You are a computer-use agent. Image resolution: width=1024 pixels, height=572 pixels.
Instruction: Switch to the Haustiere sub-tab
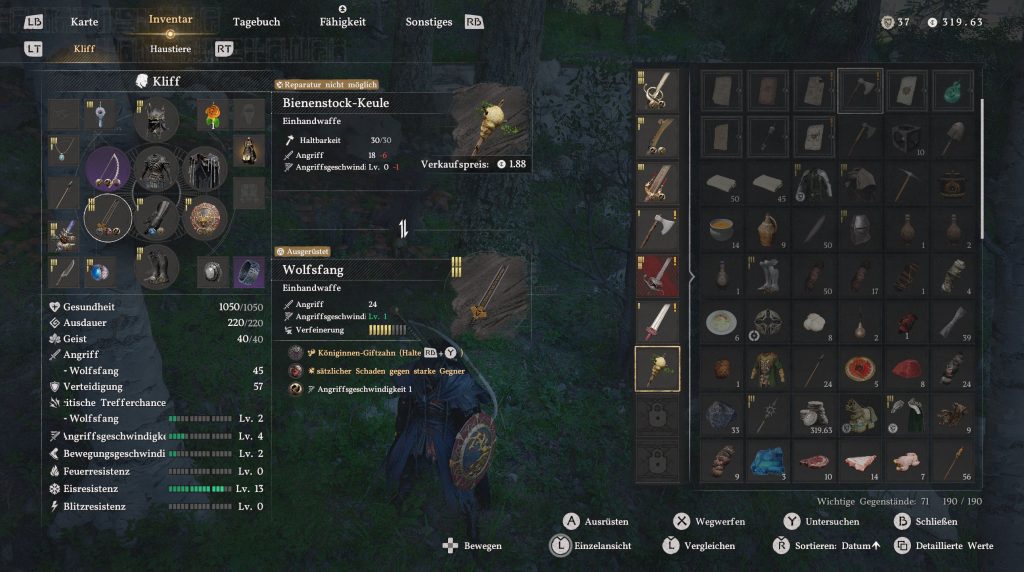pos(170,48)
